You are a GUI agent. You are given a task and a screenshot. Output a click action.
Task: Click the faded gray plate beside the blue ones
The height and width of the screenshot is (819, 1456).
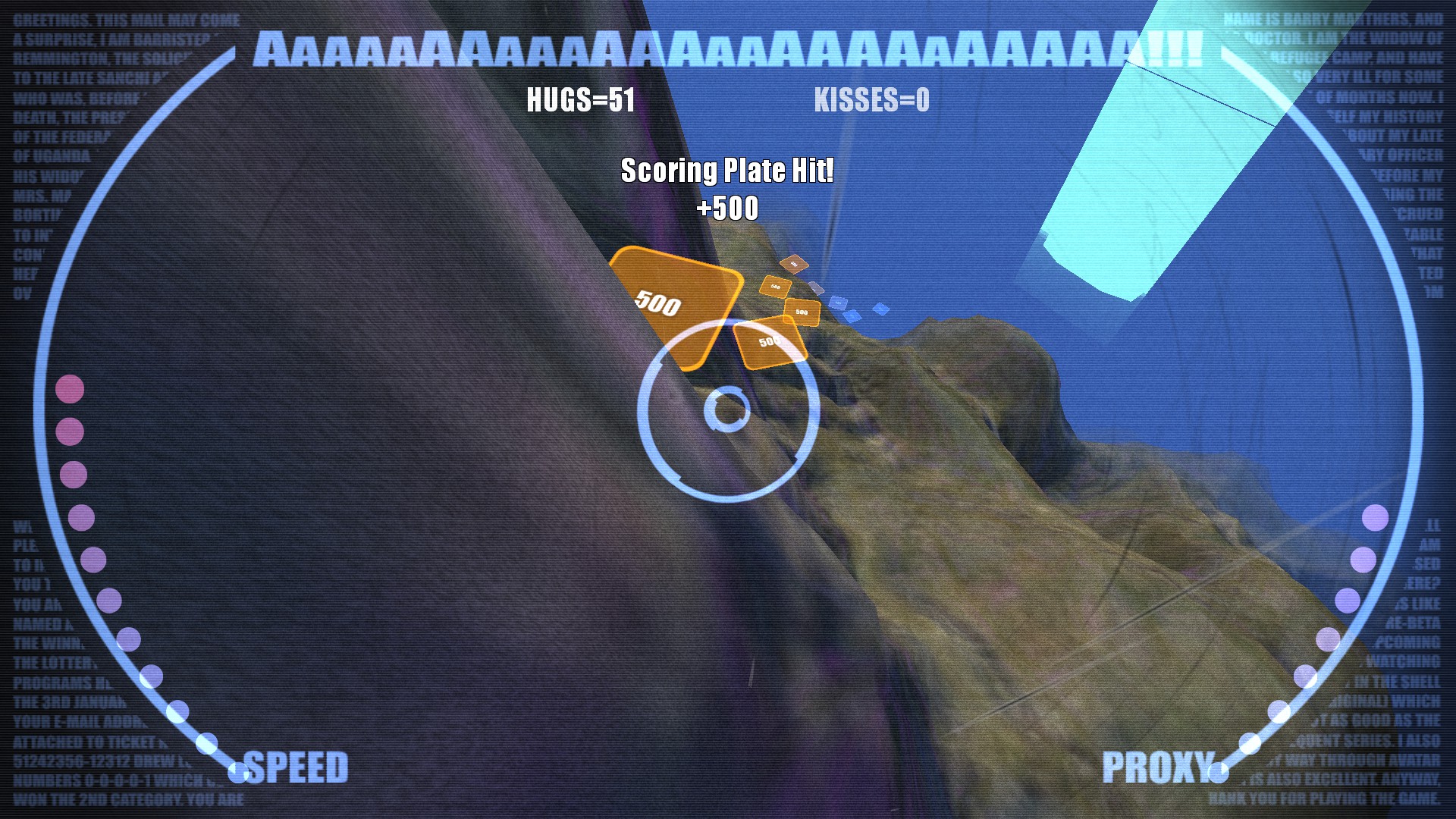pyautogui.click(x=817, y=289)
